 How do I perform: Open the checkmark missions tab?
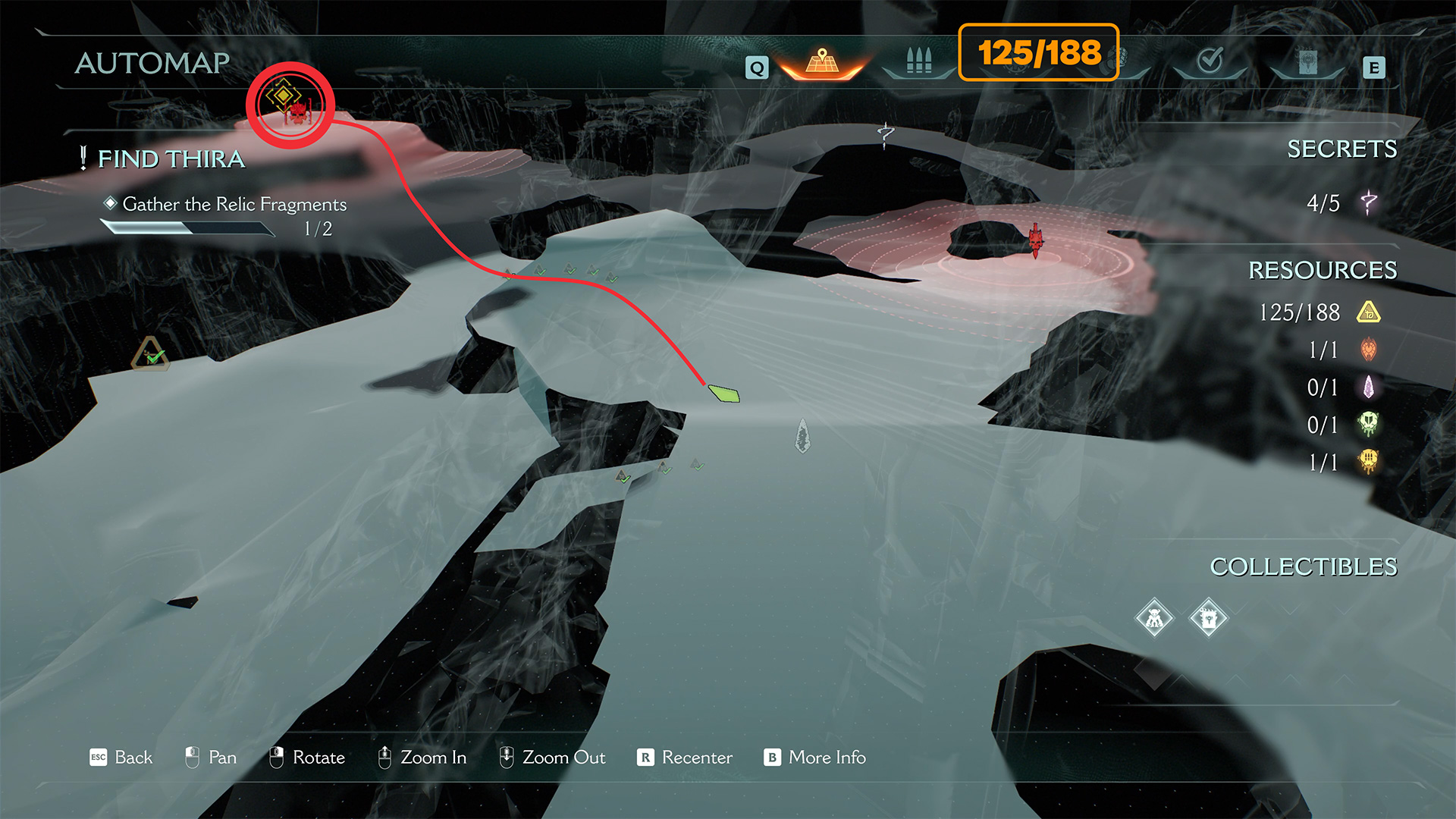pos(1210,61)
